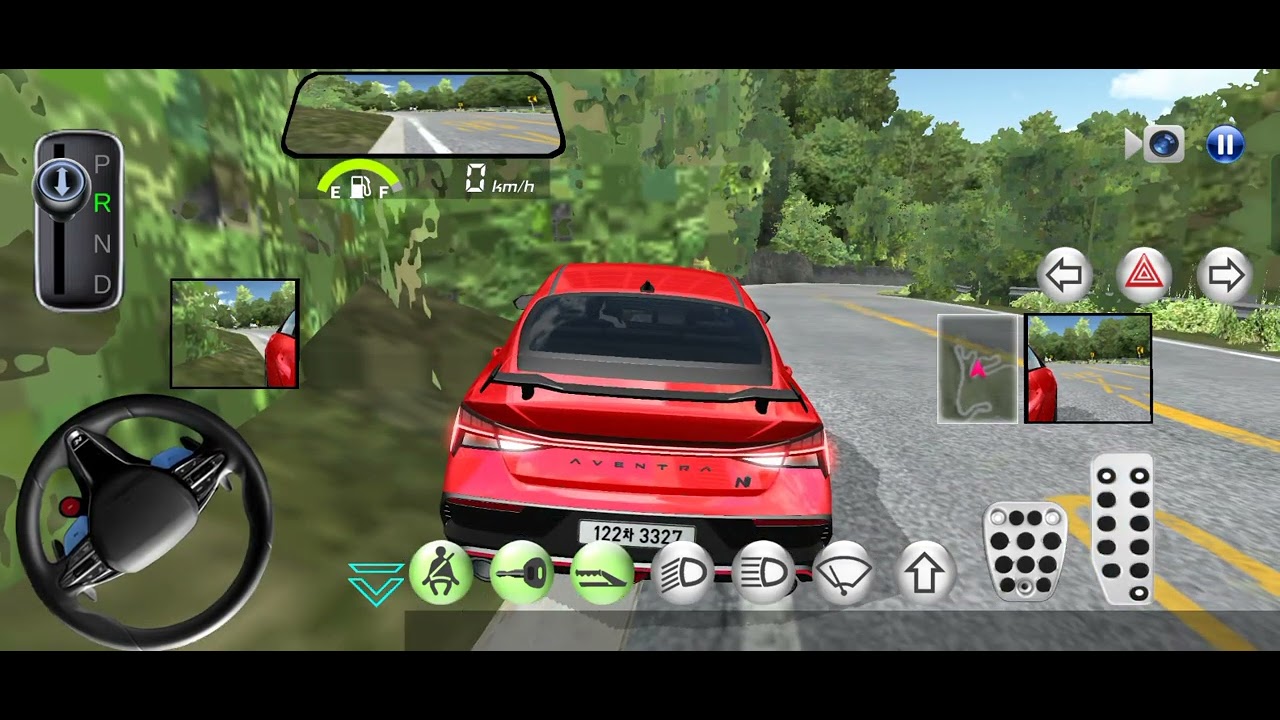Move the gear shifter knob
The width and height of the screenshot is (1280, 720).
[61, 185]
